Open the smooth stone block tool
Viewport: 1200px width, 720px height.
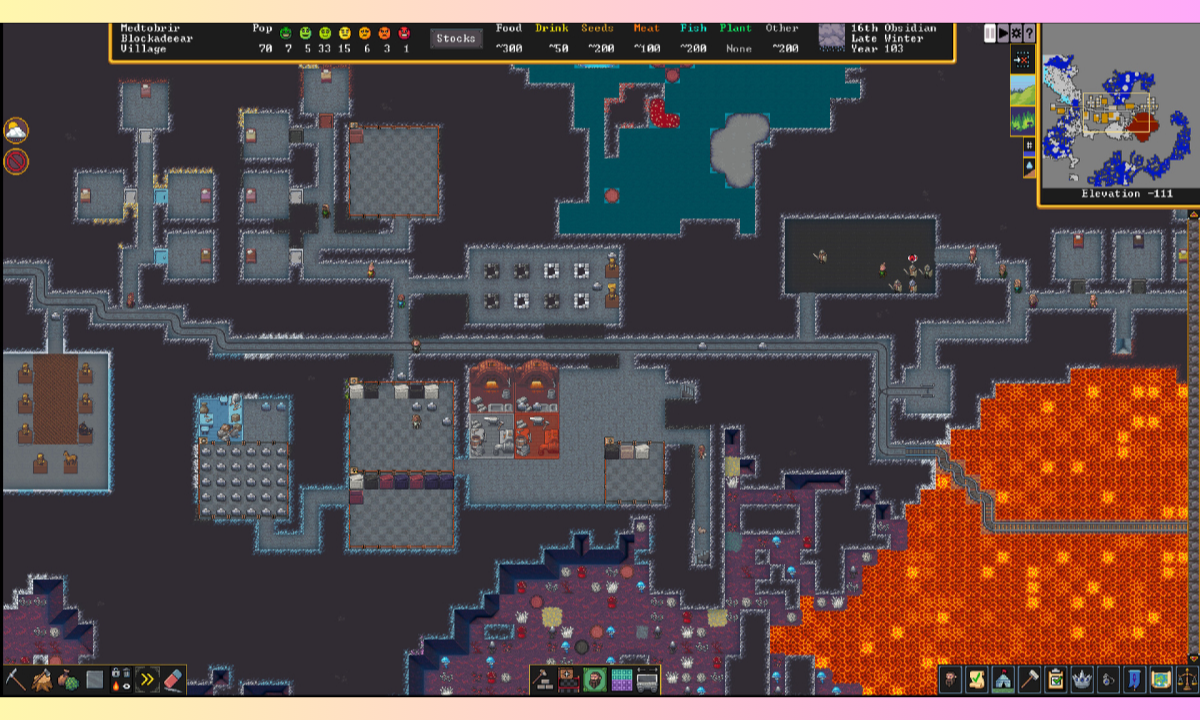click(95, 681)
